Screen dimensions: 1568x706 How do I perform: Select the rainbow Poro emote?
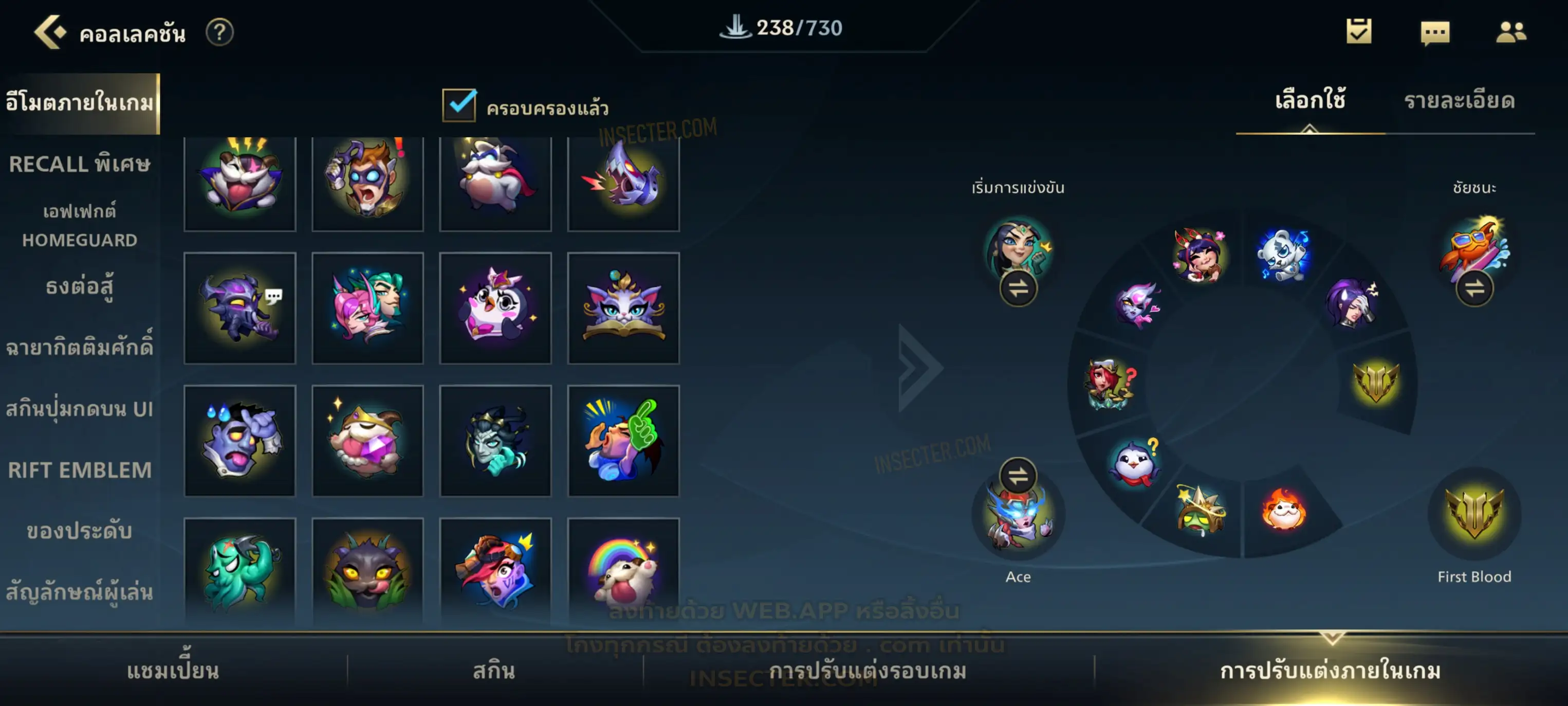623,571
